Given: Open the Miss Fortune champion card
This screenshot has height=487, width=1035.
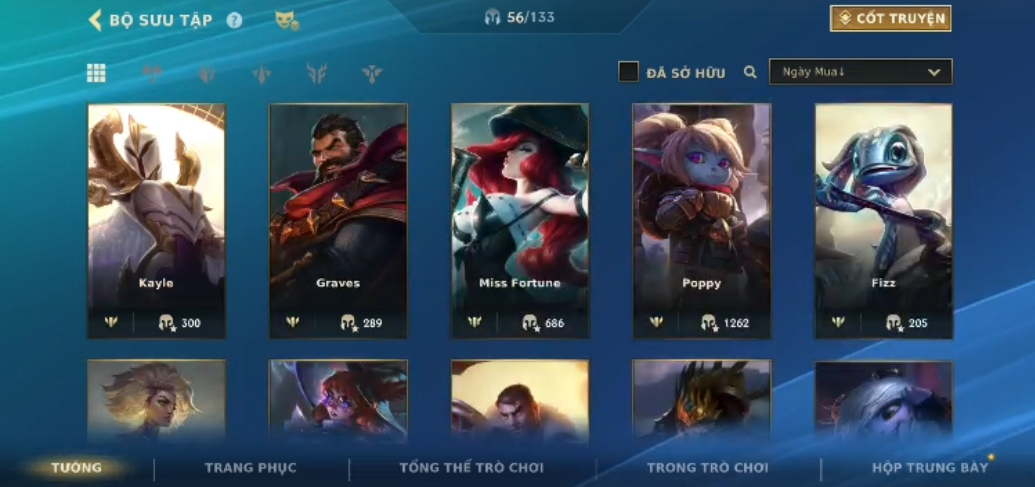Looking at the screenshot, I should [x=520, y=220].
